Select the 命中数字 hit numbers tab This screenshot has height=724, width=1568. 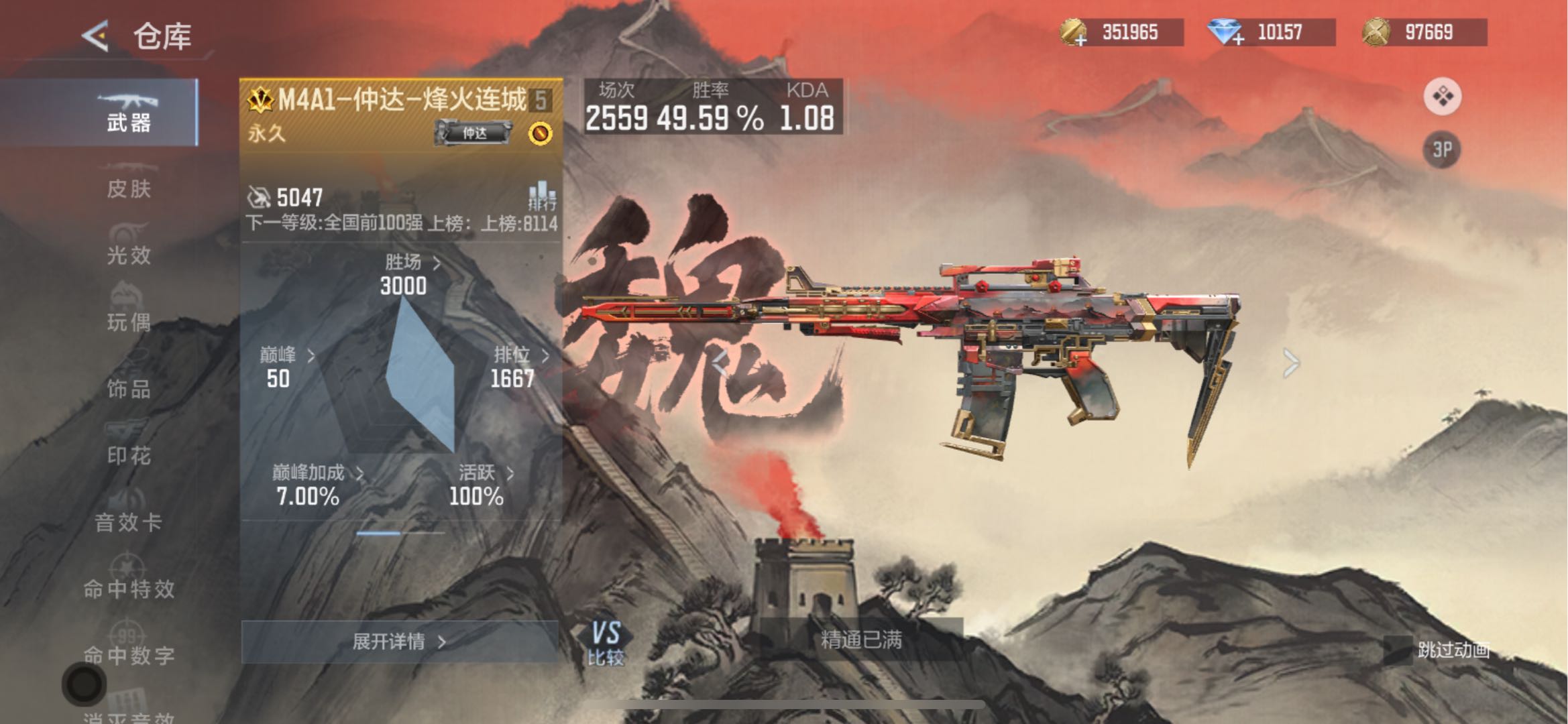pos(128,649)
